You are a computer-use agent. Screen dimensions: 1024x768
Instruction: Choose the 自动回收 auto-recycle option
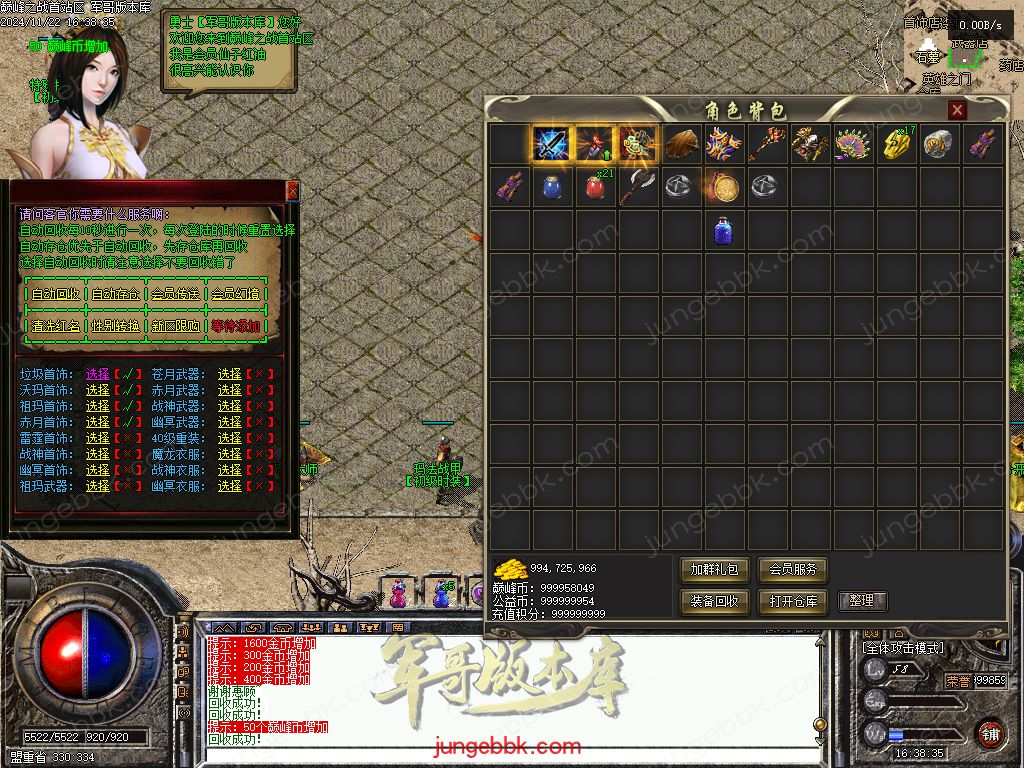56,294
